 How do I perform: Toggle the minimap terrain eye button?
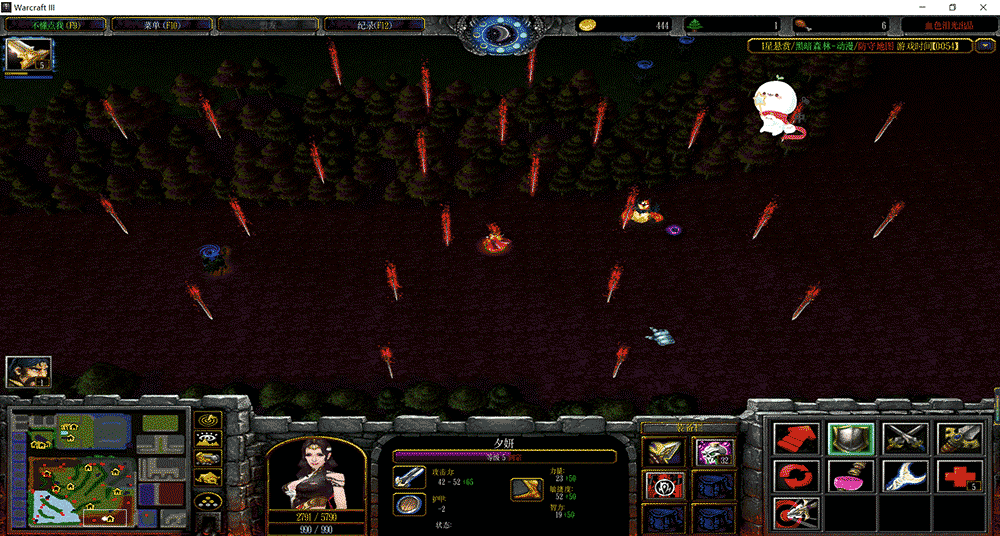208,440
